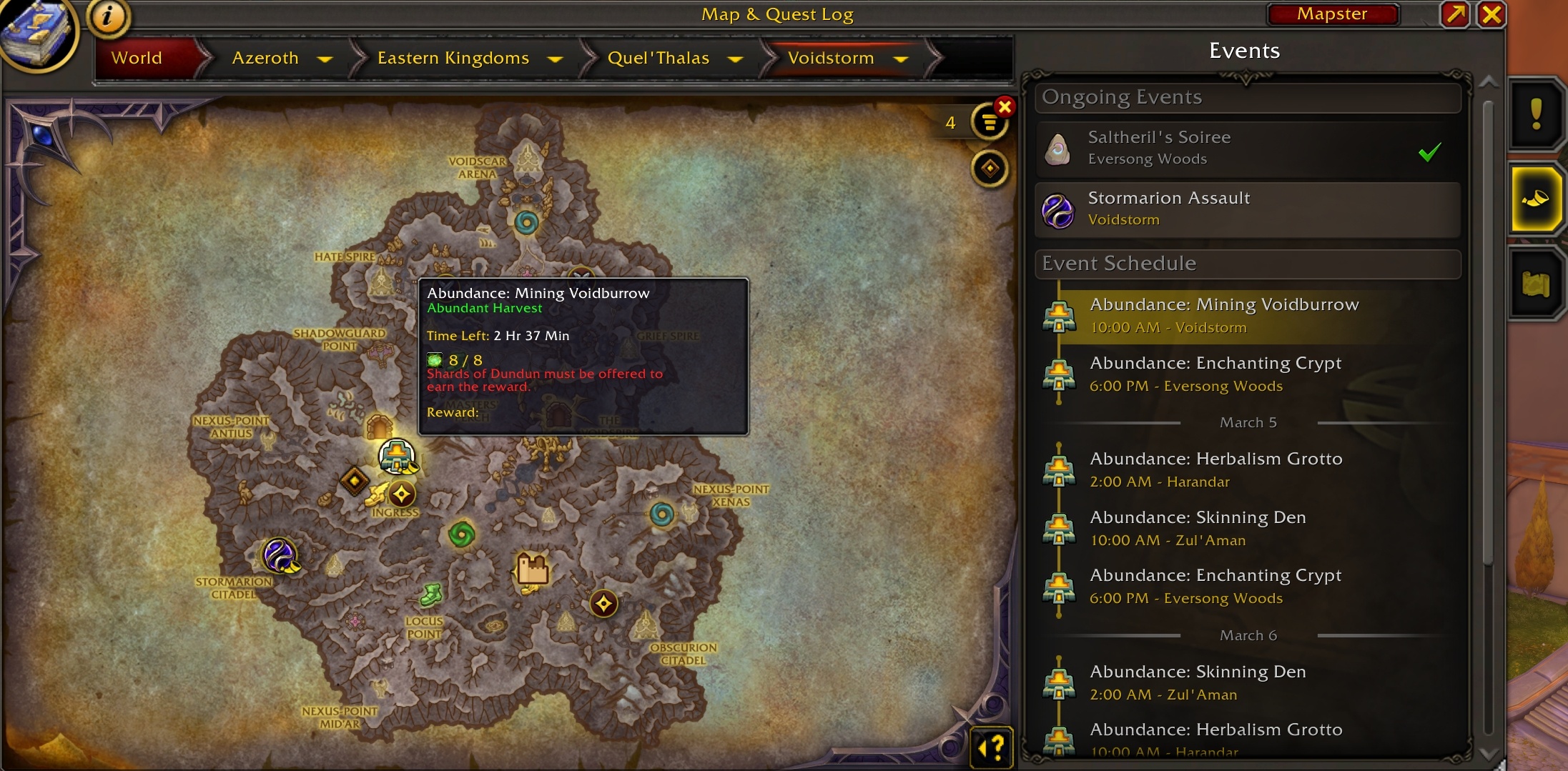
Task: Click the info button beside the journal
Action: coord(108,16)
